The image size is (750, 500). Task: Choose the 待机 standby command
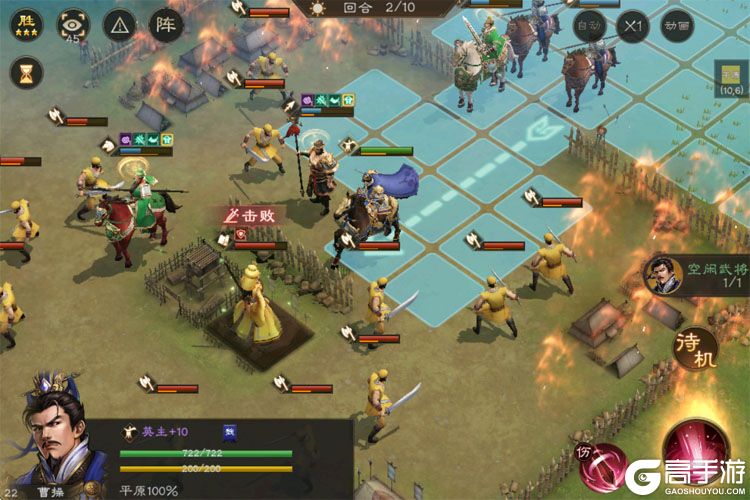click(x=697, y=346)
